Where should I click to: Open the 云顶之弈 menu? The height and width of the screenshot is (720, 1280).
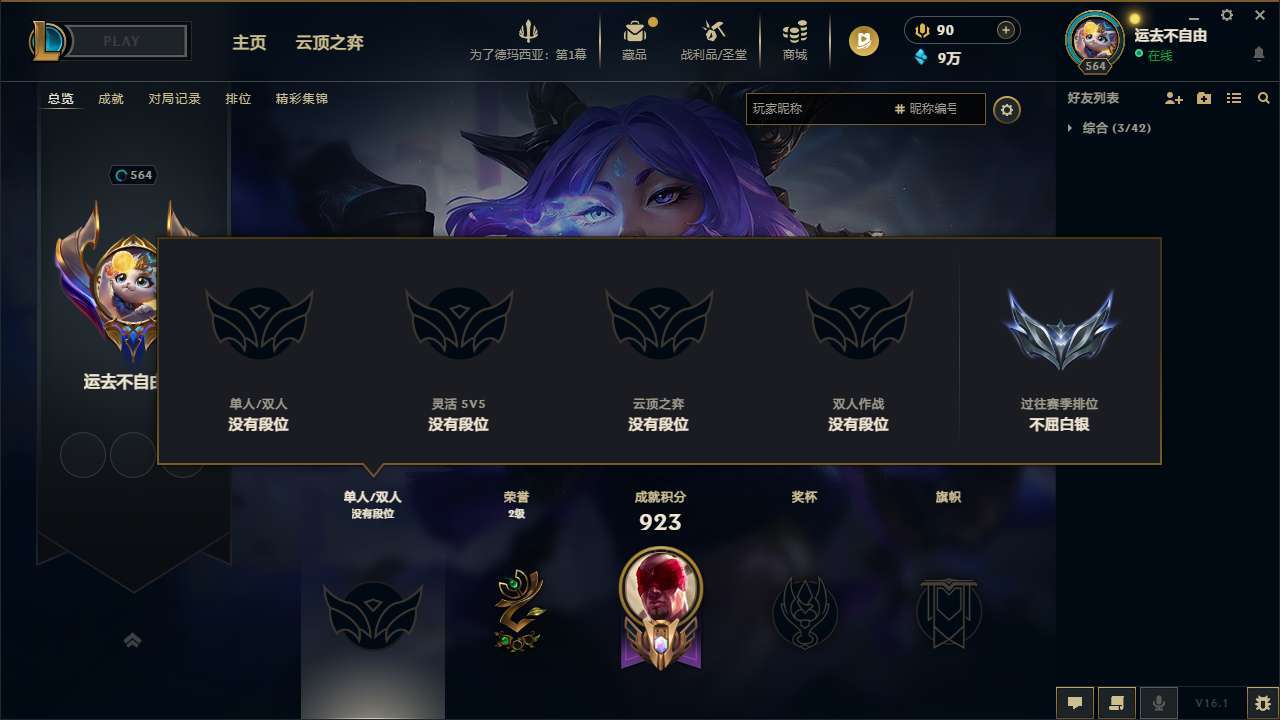[329, 43]
